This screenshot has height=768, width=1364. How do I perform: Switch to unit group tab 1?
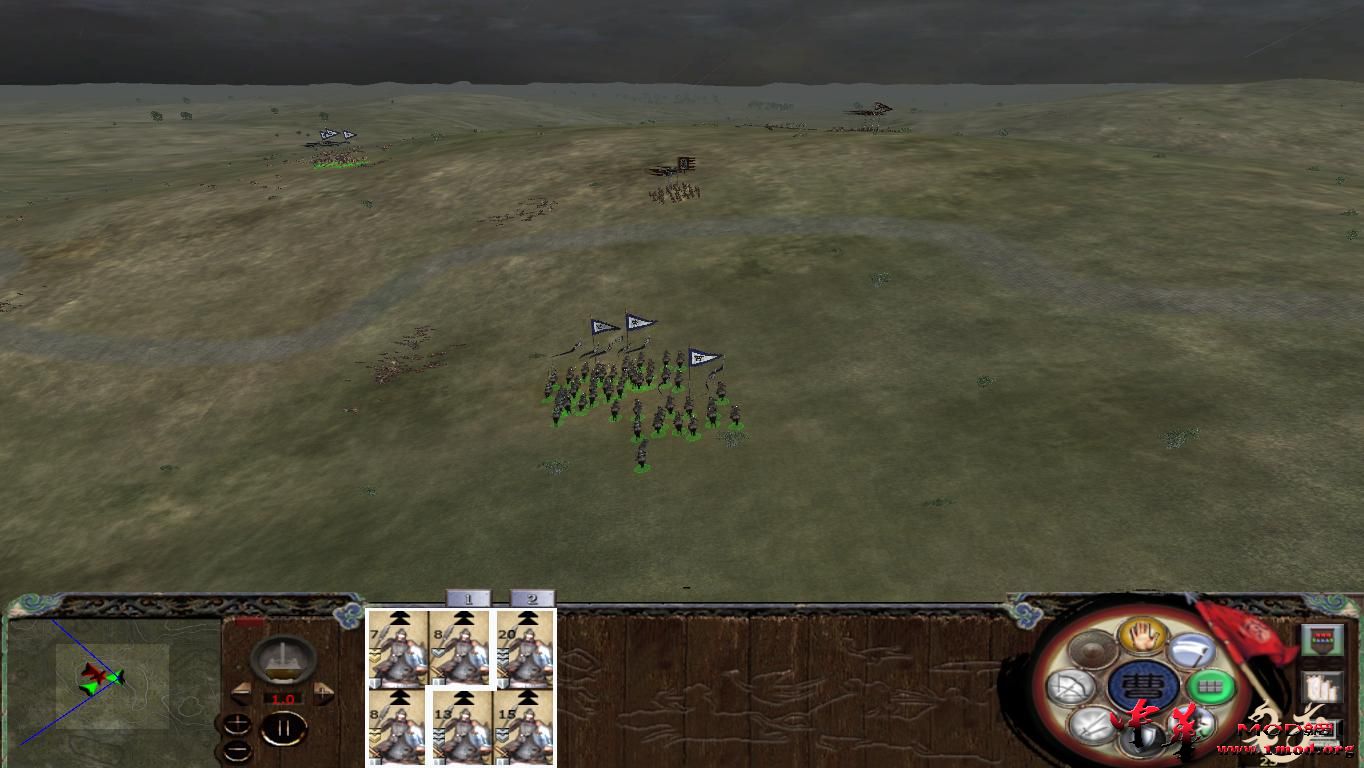[469, 599]
